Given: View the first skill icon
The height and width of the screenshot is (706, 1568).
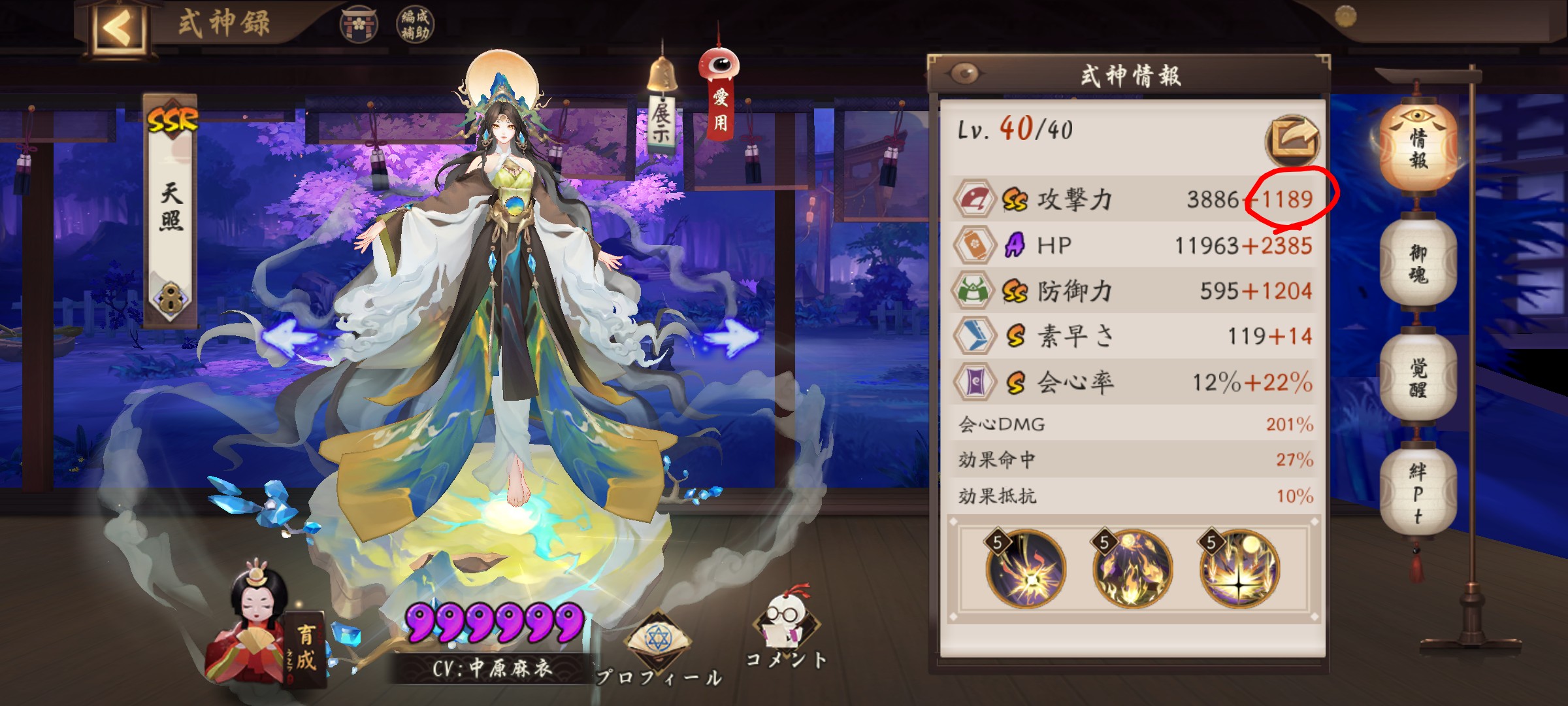Looking at the screenshot, I should (x=1025, y=569).
